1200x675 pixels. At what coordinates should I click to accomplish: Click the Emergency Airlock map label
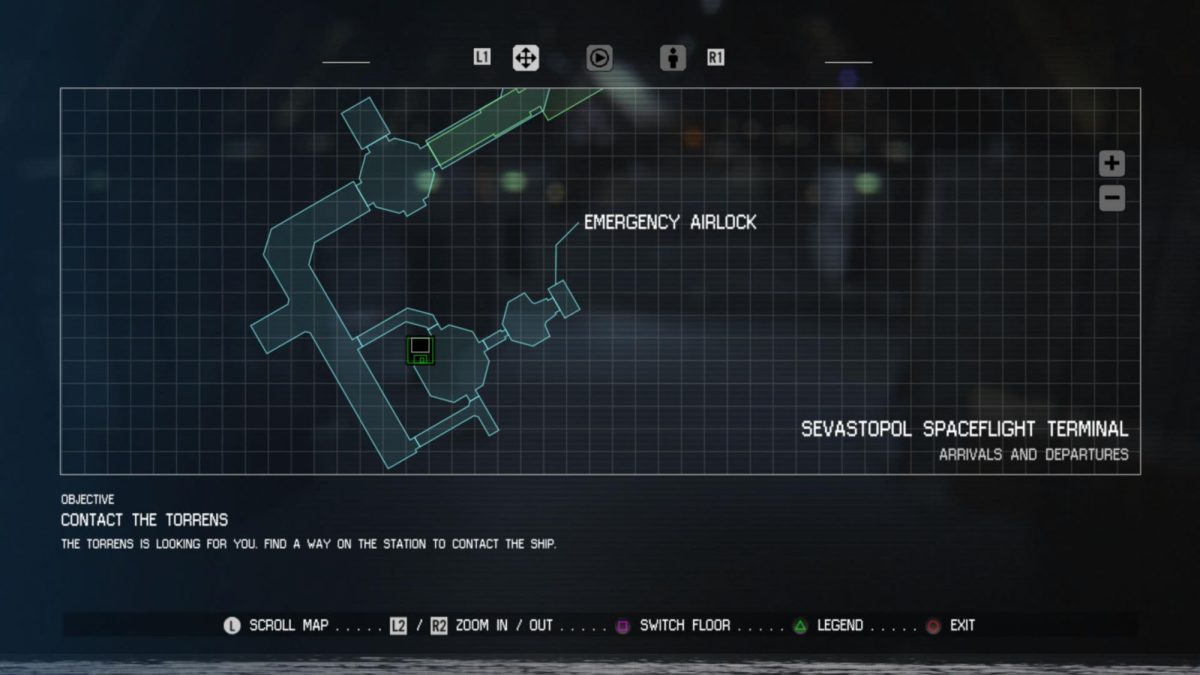(670, 222)
